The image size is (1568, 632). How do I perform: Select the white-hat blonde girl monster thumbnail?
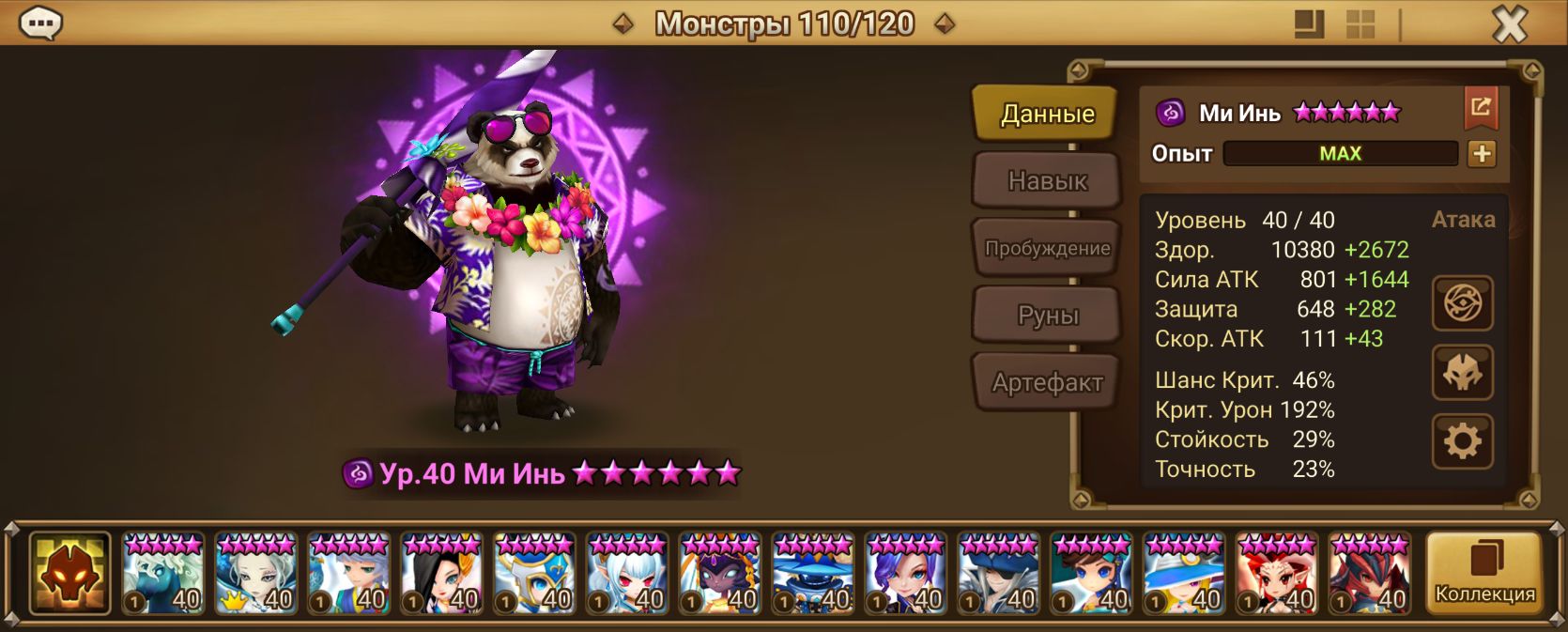[x=1184, y=574]
